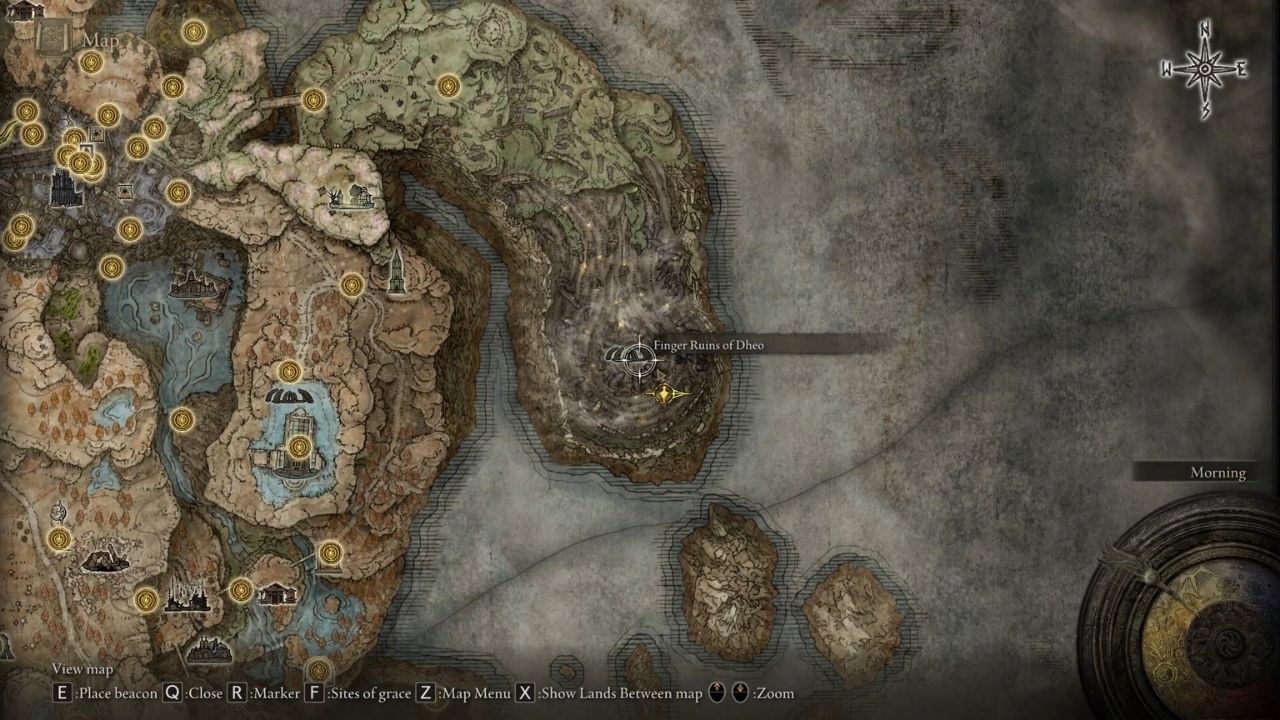Select the grace site inside the flooded manor

click(298, 447)
